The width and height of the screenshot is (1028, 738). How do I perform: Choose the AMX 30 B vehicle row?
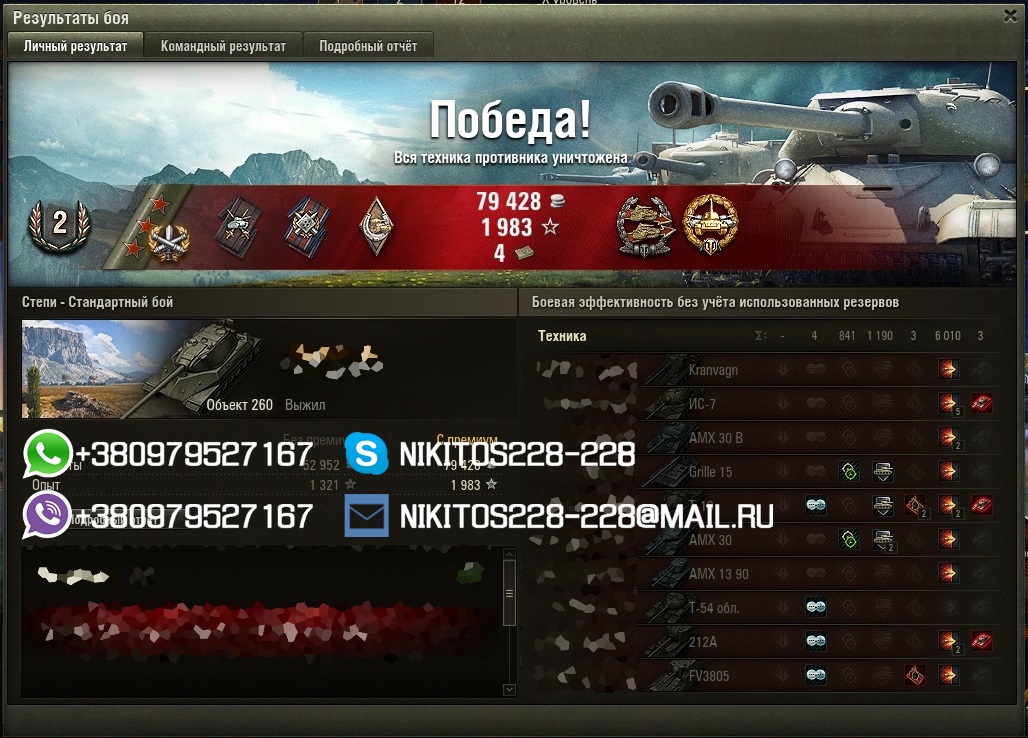(716, 438)
